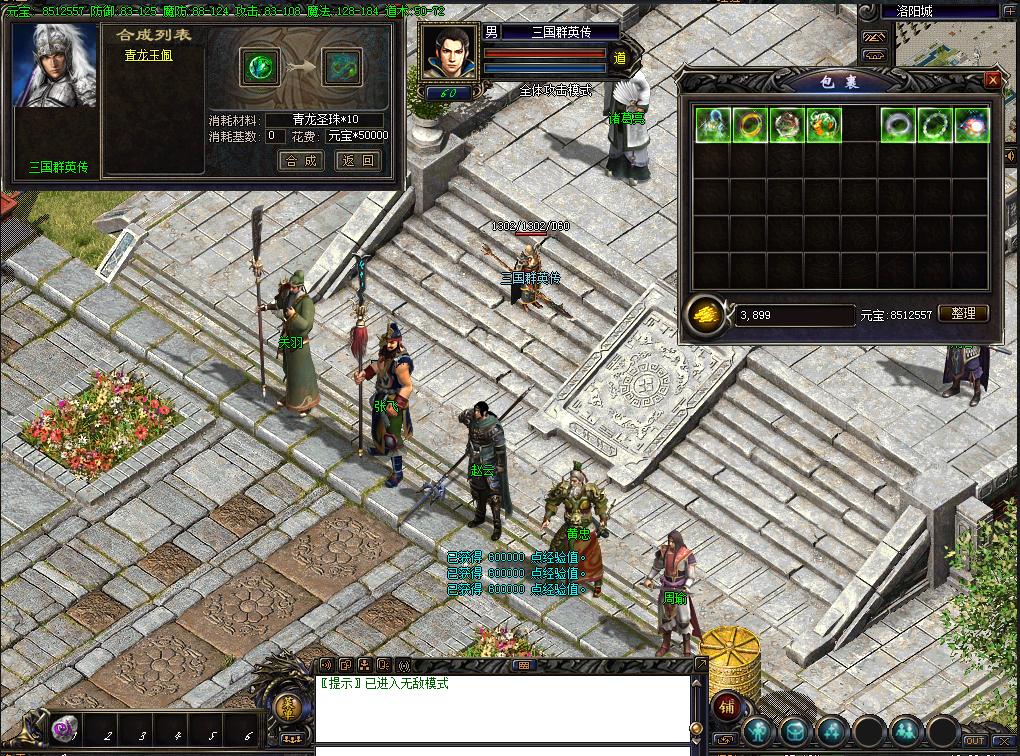
Task: Click the gold ingot icon in the bag
Action: click(x=707, y=314)
